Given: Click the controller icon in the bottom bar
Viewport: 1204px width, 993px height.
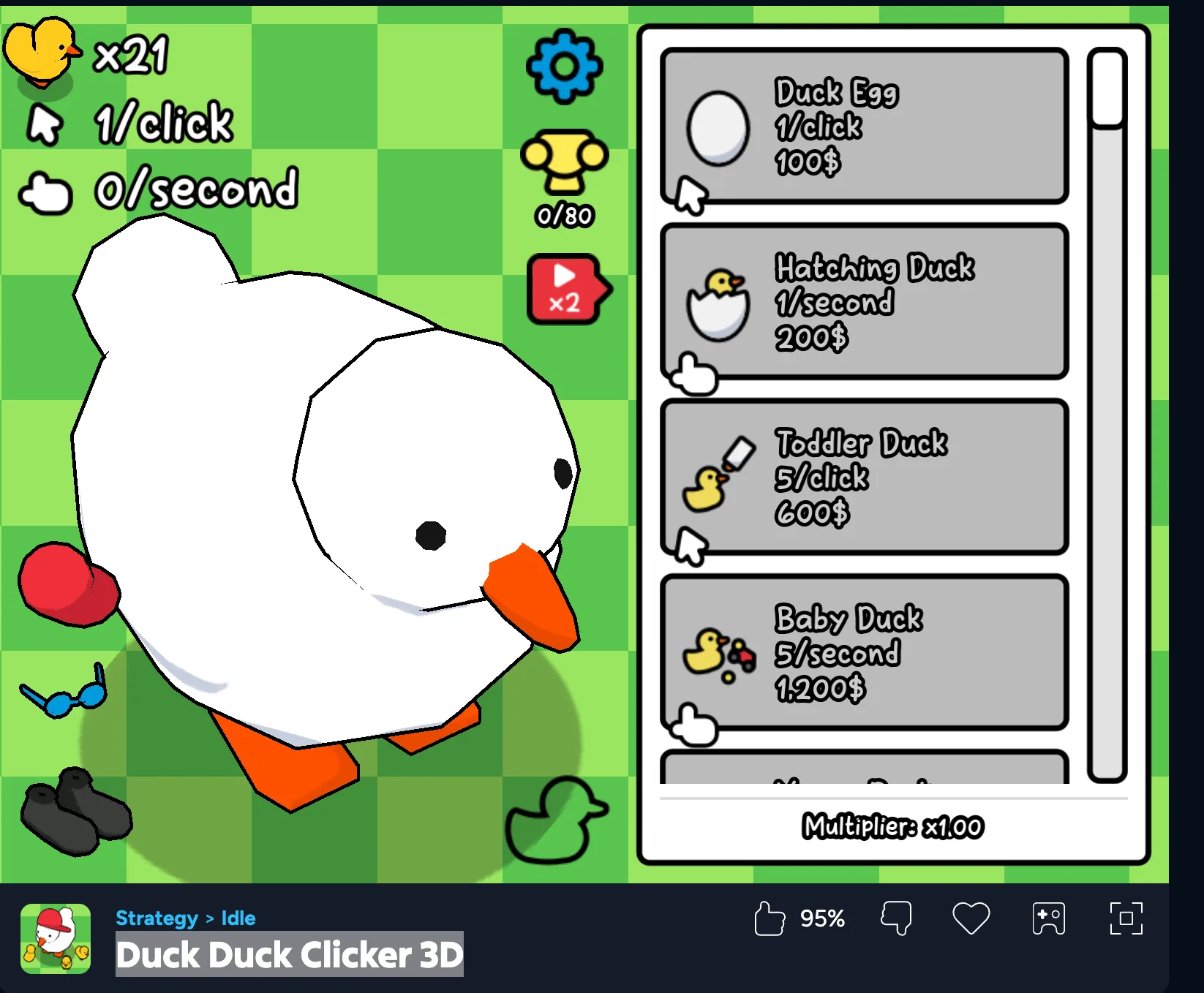Looking at the screenshot, I should (1048, 918).
